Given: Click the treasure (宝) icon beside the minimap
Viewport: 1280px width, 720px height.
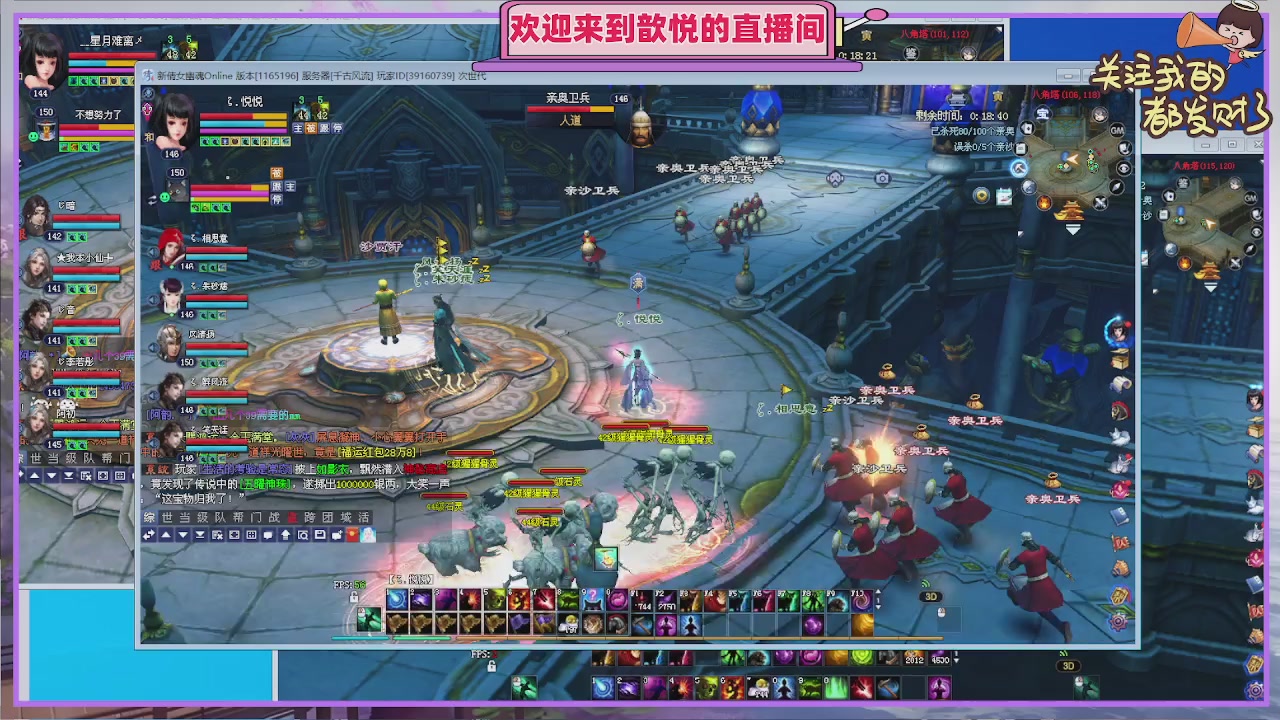Looking at the screenshot, I should pos(1043,112).
